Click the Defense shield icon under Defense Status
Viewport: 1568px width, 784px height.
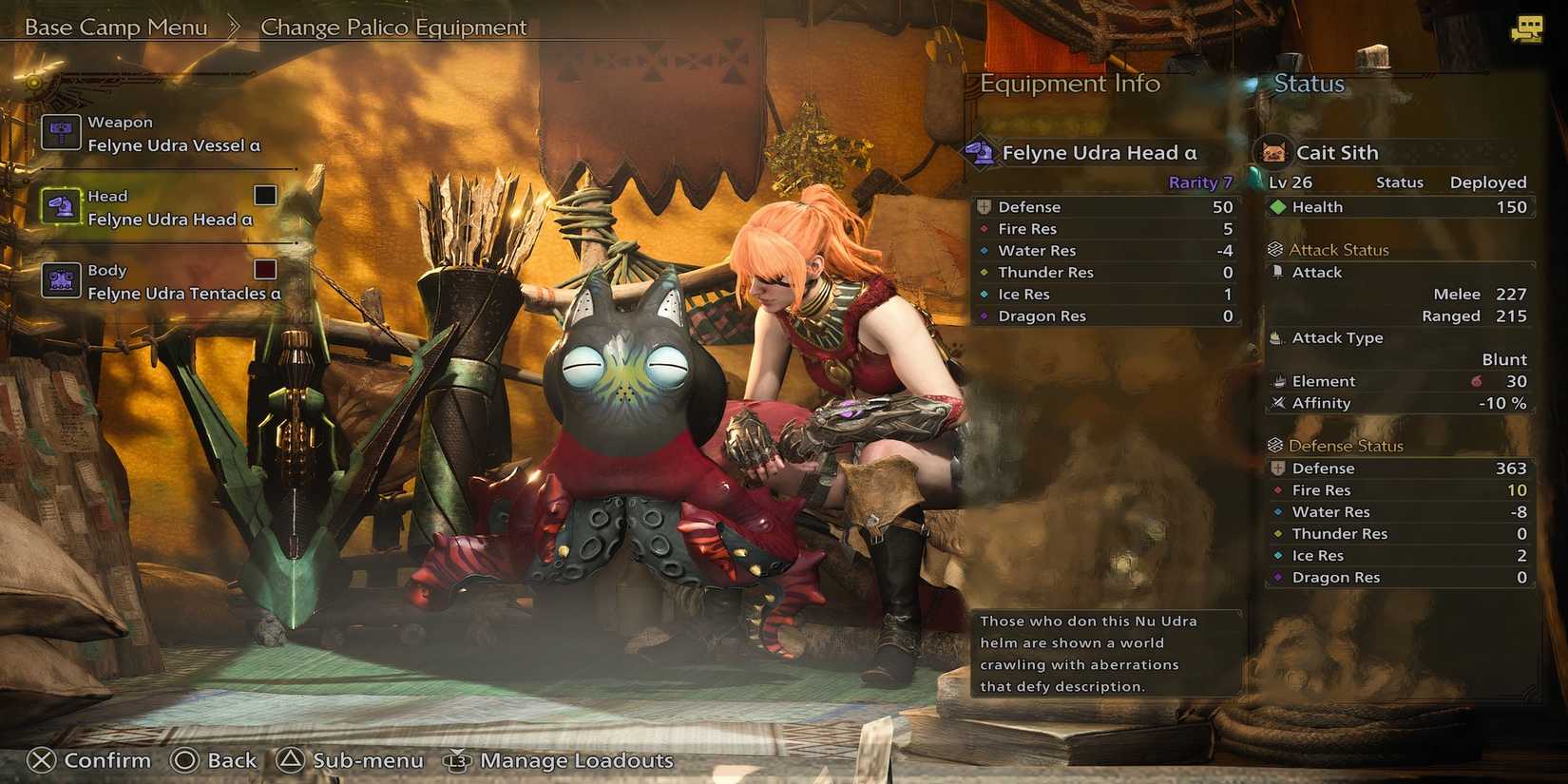pos(1278,468)
